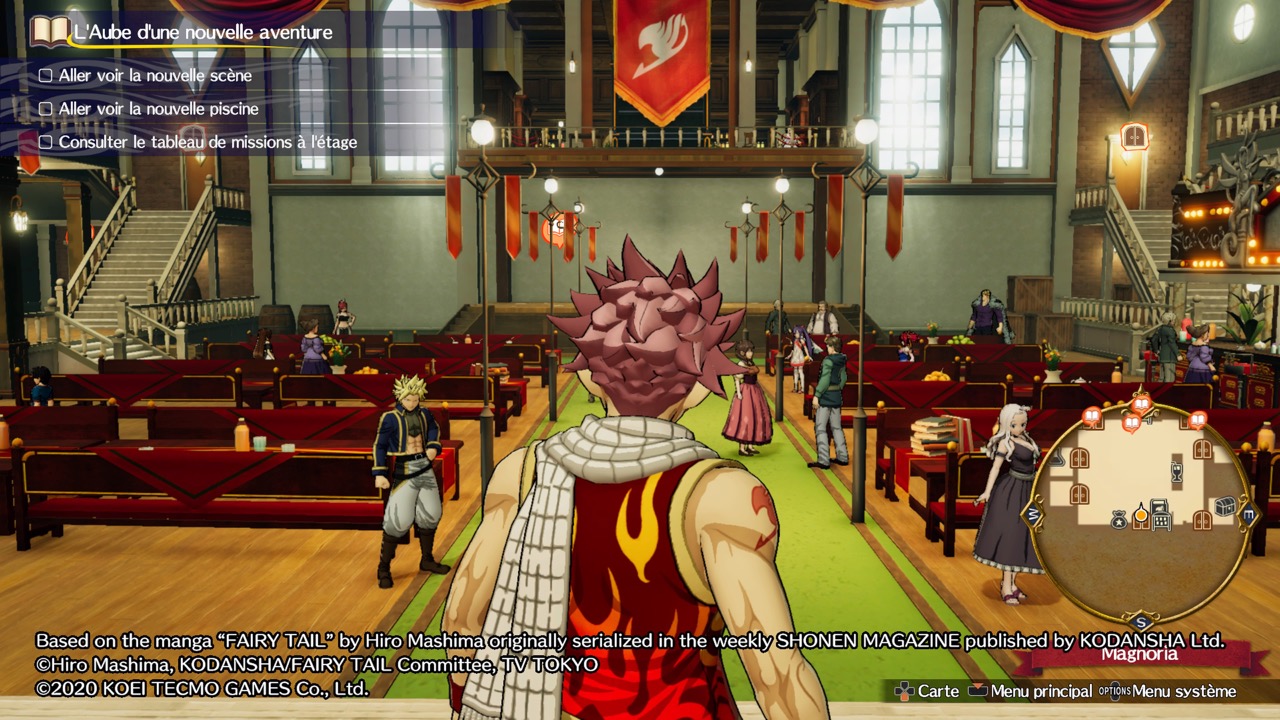Click the orange player marker on the minimap
1280x720 pixels.
coord(1140,514)
